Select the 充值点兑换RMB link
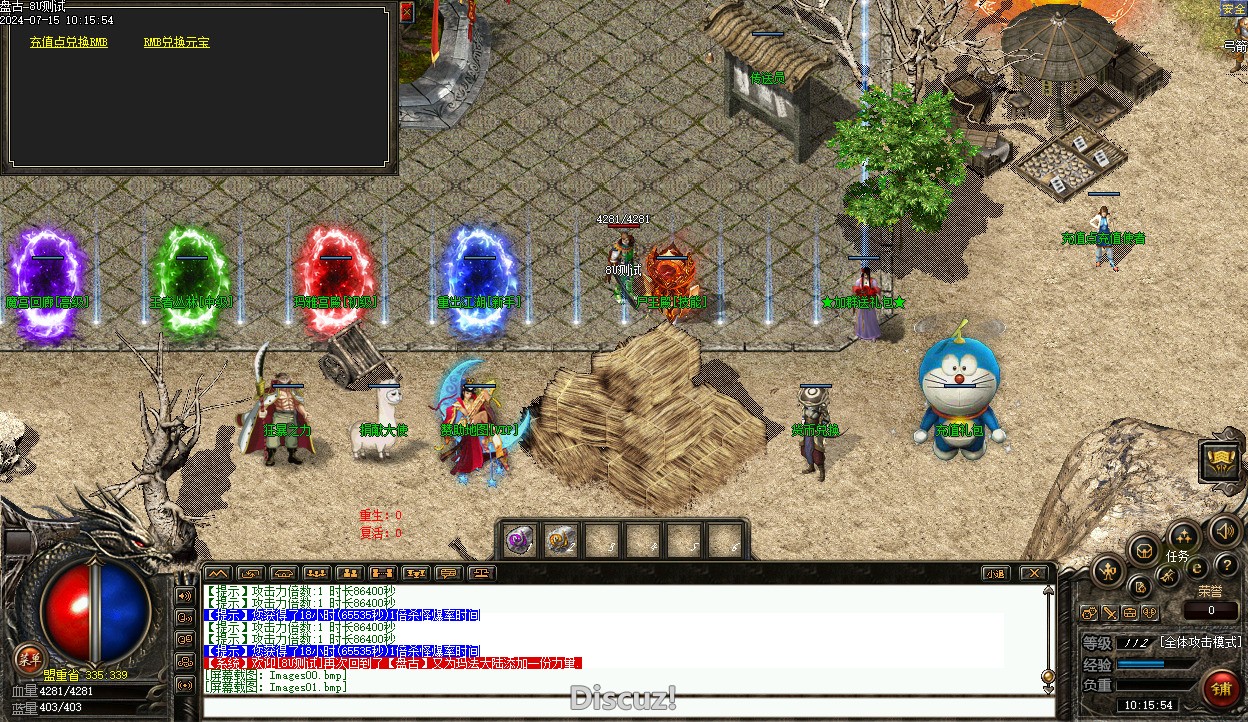Screen dimensions: 1248x722 (x=69, y=43)
